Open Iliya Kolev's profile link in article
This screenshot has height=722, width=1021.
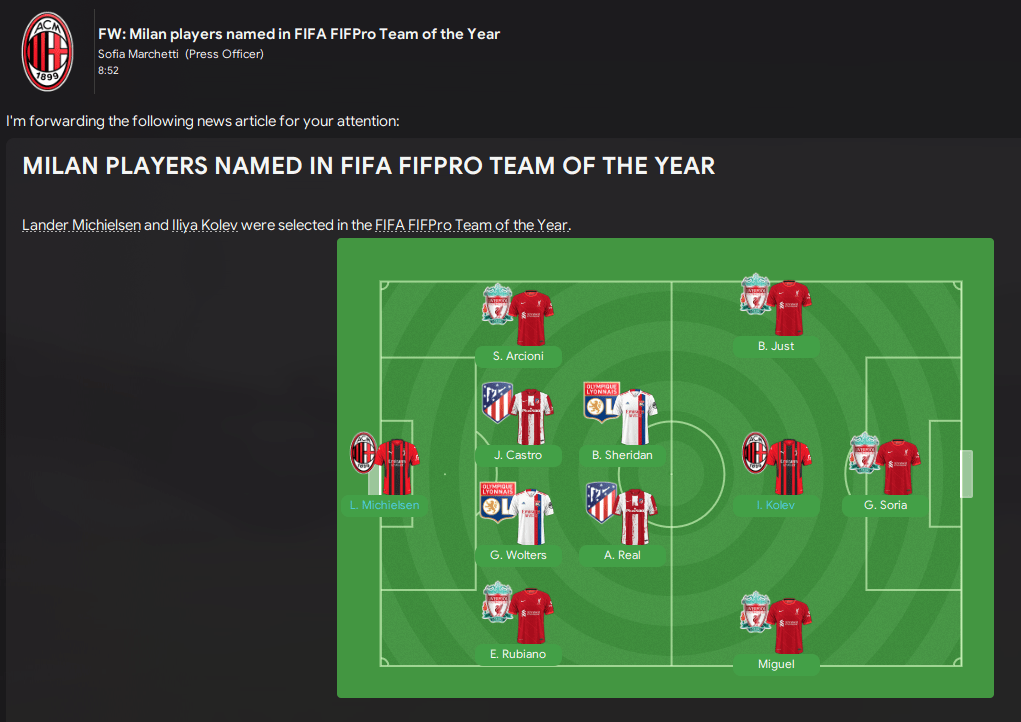point(204,225)
